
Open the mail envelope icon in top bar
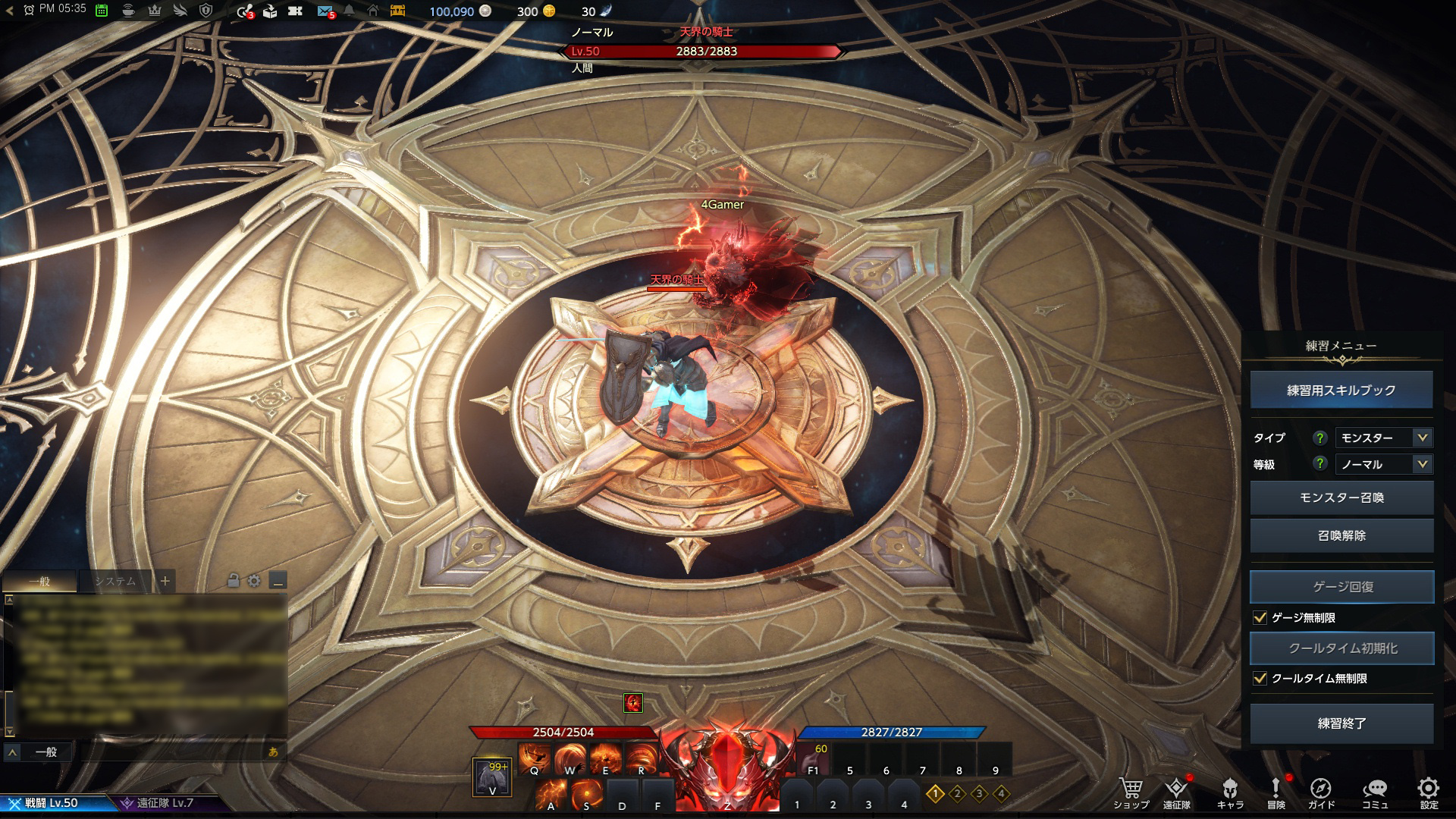pos(325,11)
